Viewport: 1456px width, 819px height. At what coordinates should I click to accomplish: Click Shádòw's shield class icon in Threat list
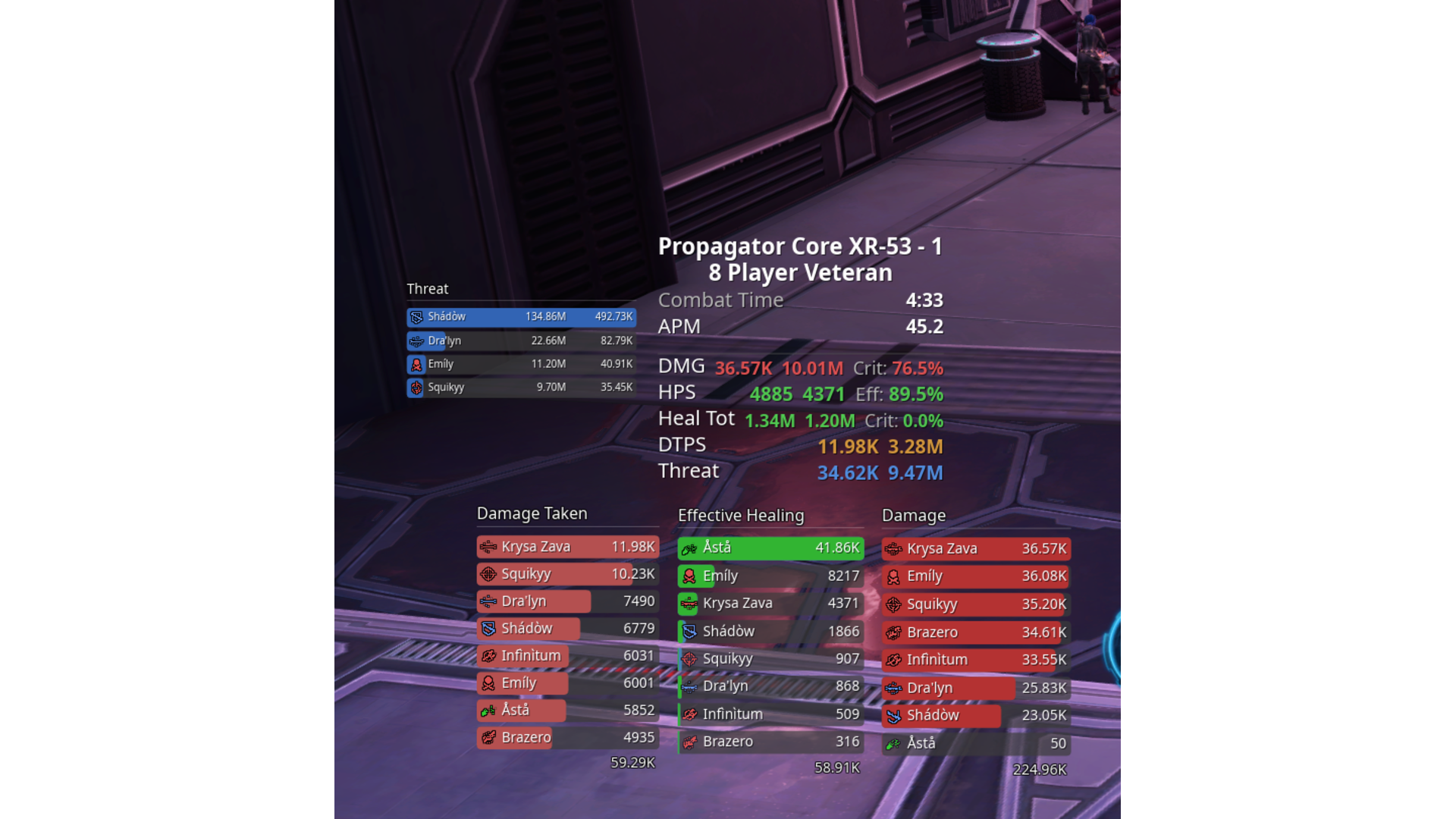416,317
